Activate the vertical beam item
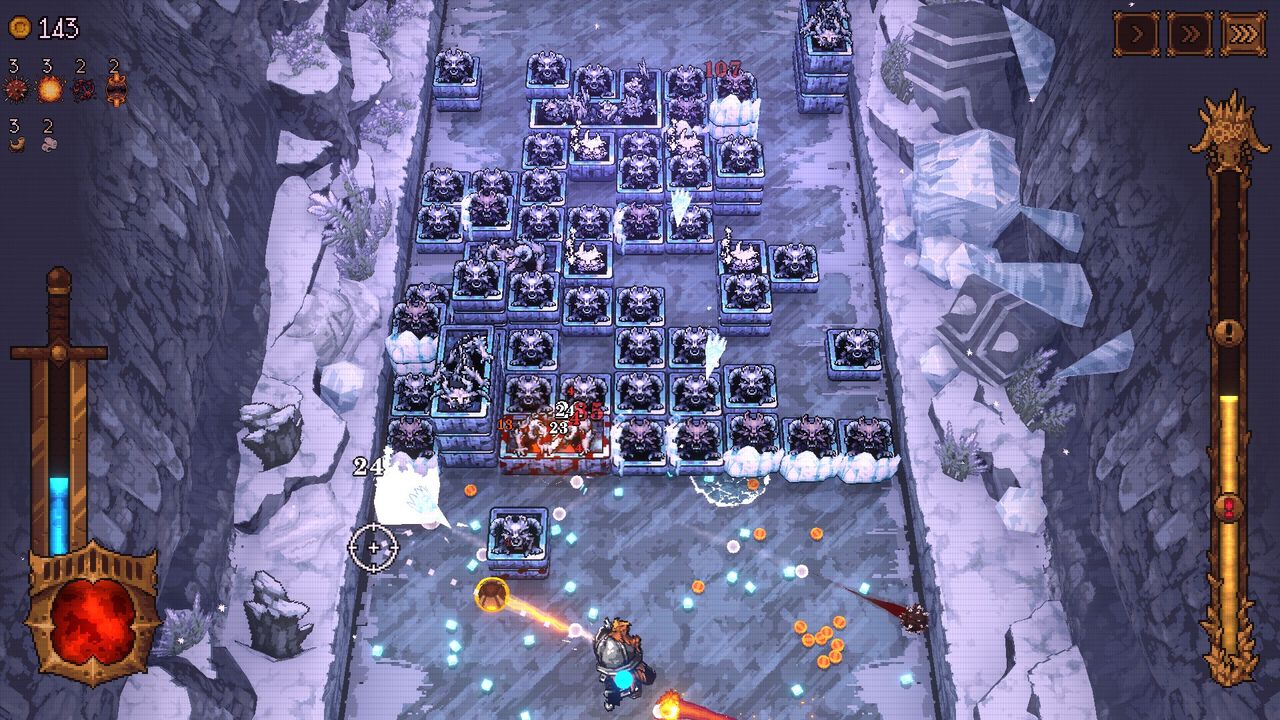 (115, 88)
